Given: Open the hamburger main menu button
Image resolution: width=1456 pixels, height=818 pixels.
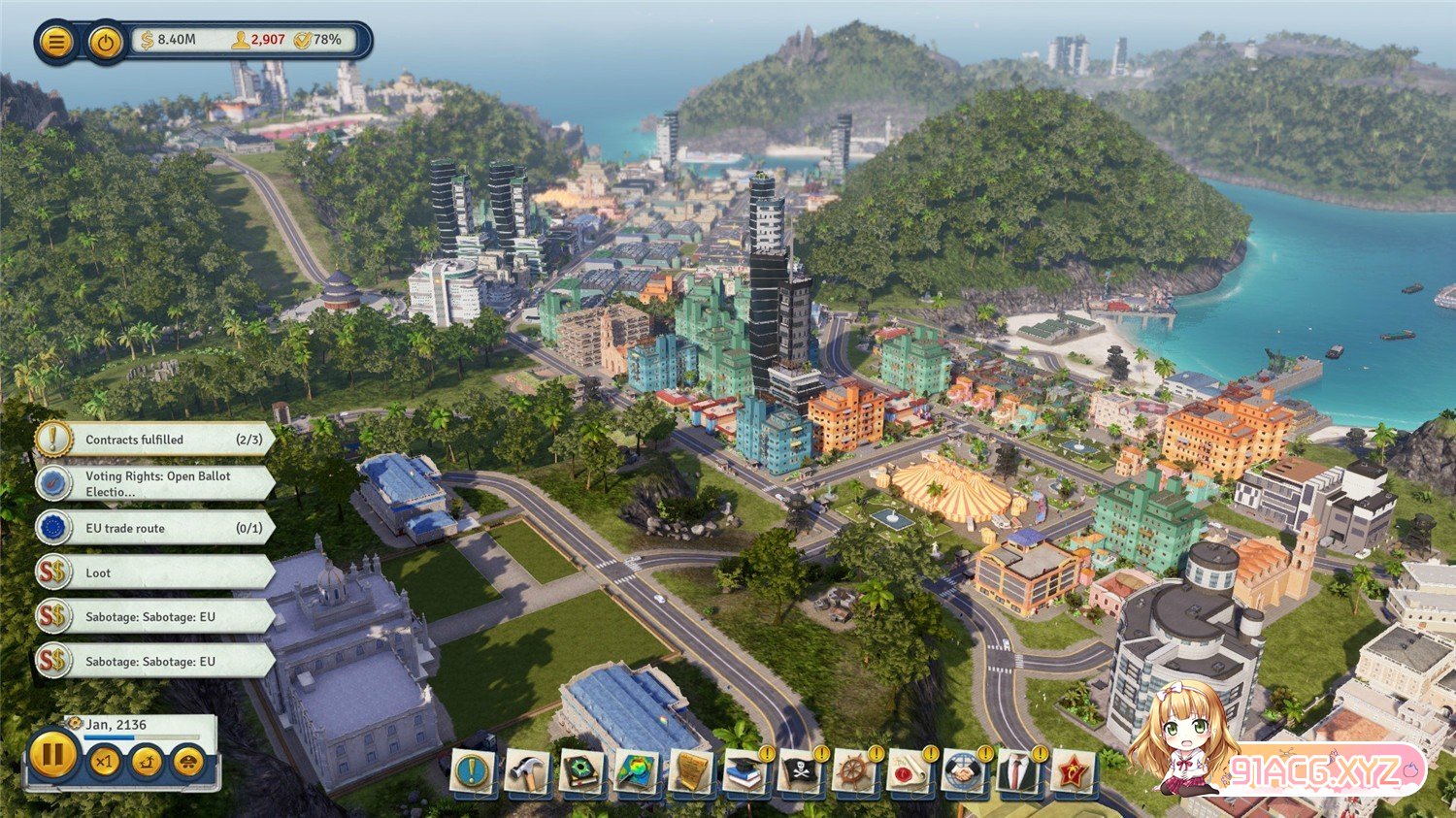Looking at the screenshot, I should click(x=57, y=42).
